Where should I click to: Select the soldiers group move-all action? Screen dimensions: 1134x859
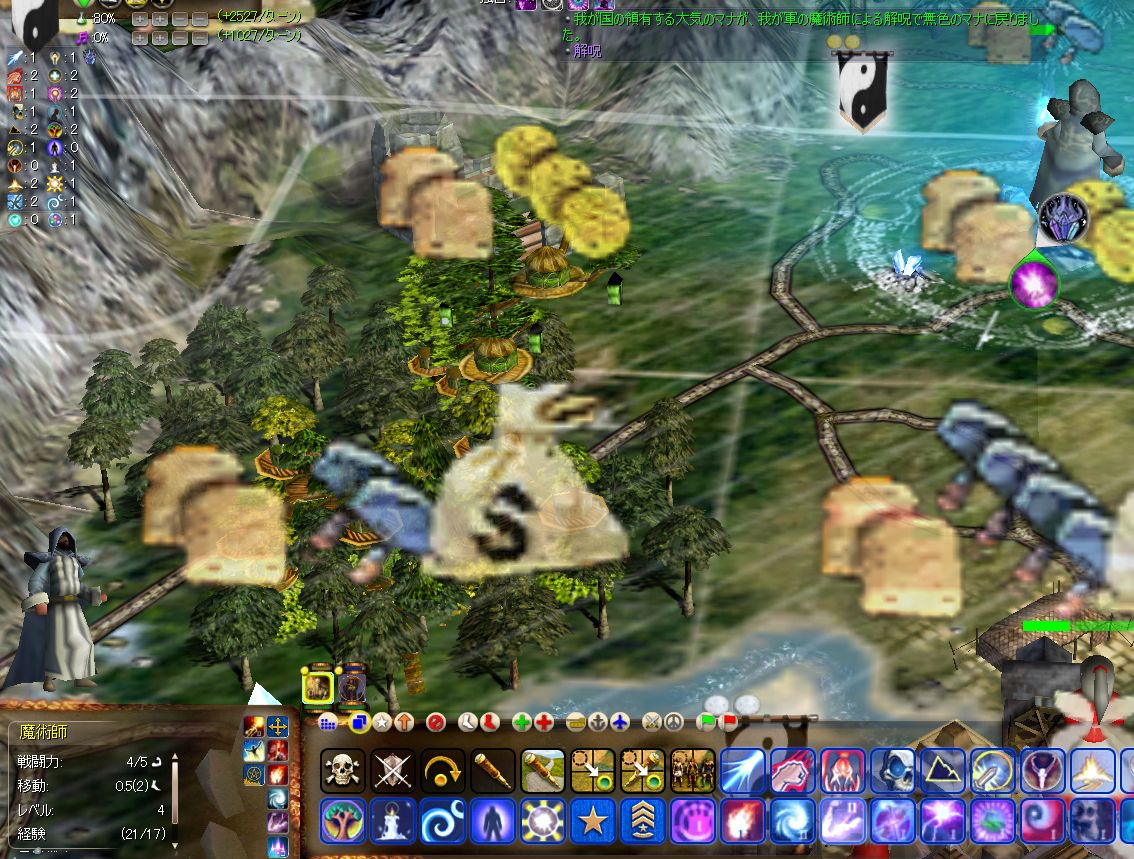pyautogui.click(x=693, y=770)
